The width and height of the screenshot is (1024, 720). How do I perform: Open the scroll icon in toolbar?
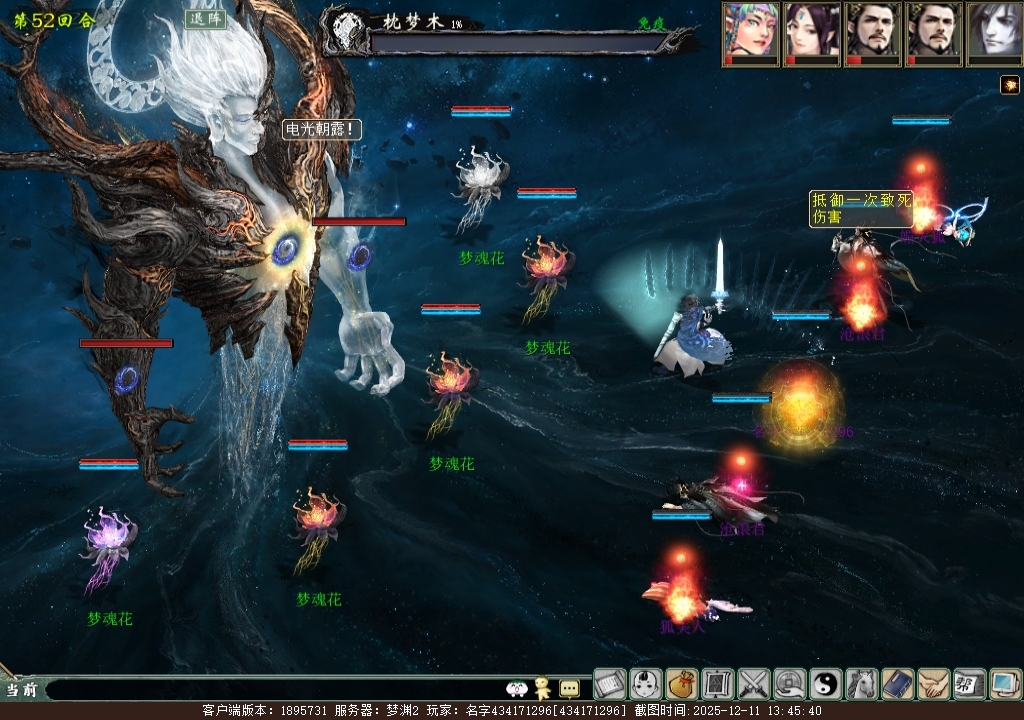[x=610, y=684]
